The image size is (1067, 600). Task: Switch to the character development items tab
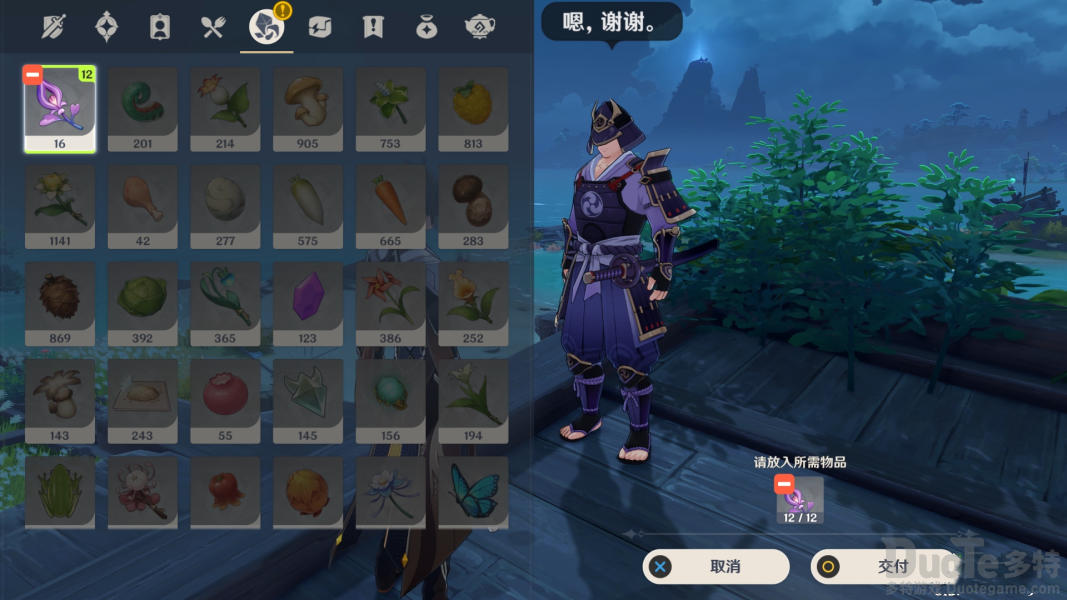pyautogui.click(x=159, y=27)
